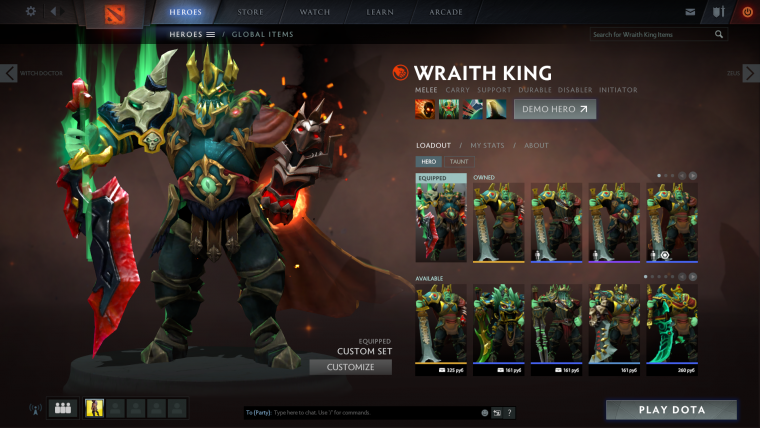The width and height of the screenshot is (760, 428).
Task: Open the About section
Action: tap(536, 146)
